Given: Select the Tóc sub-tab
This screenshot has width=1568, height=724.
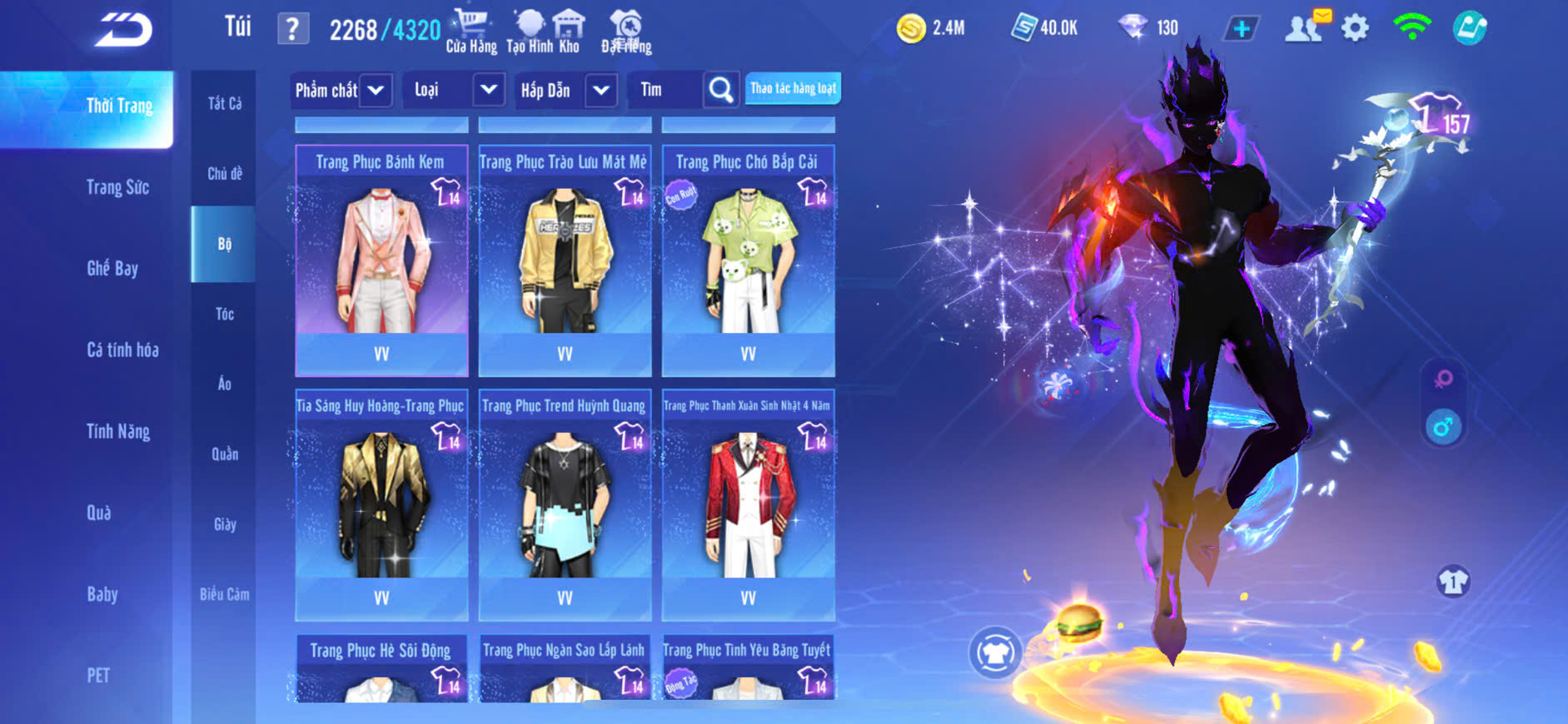Looking at the screenshot, I should click(x=224, y=314).
